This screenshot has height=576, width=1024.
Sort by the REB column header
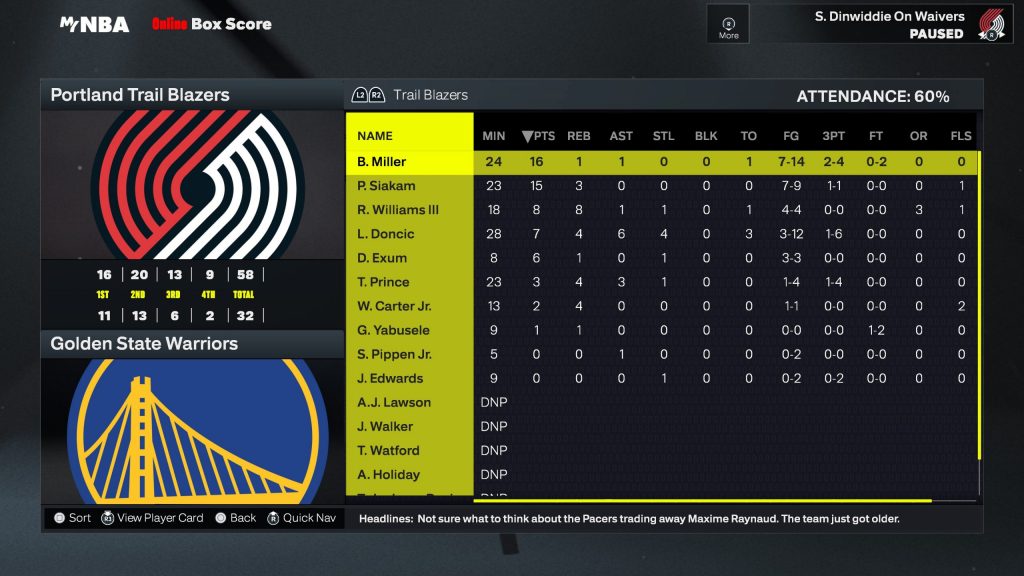click(x=579, y=136)
